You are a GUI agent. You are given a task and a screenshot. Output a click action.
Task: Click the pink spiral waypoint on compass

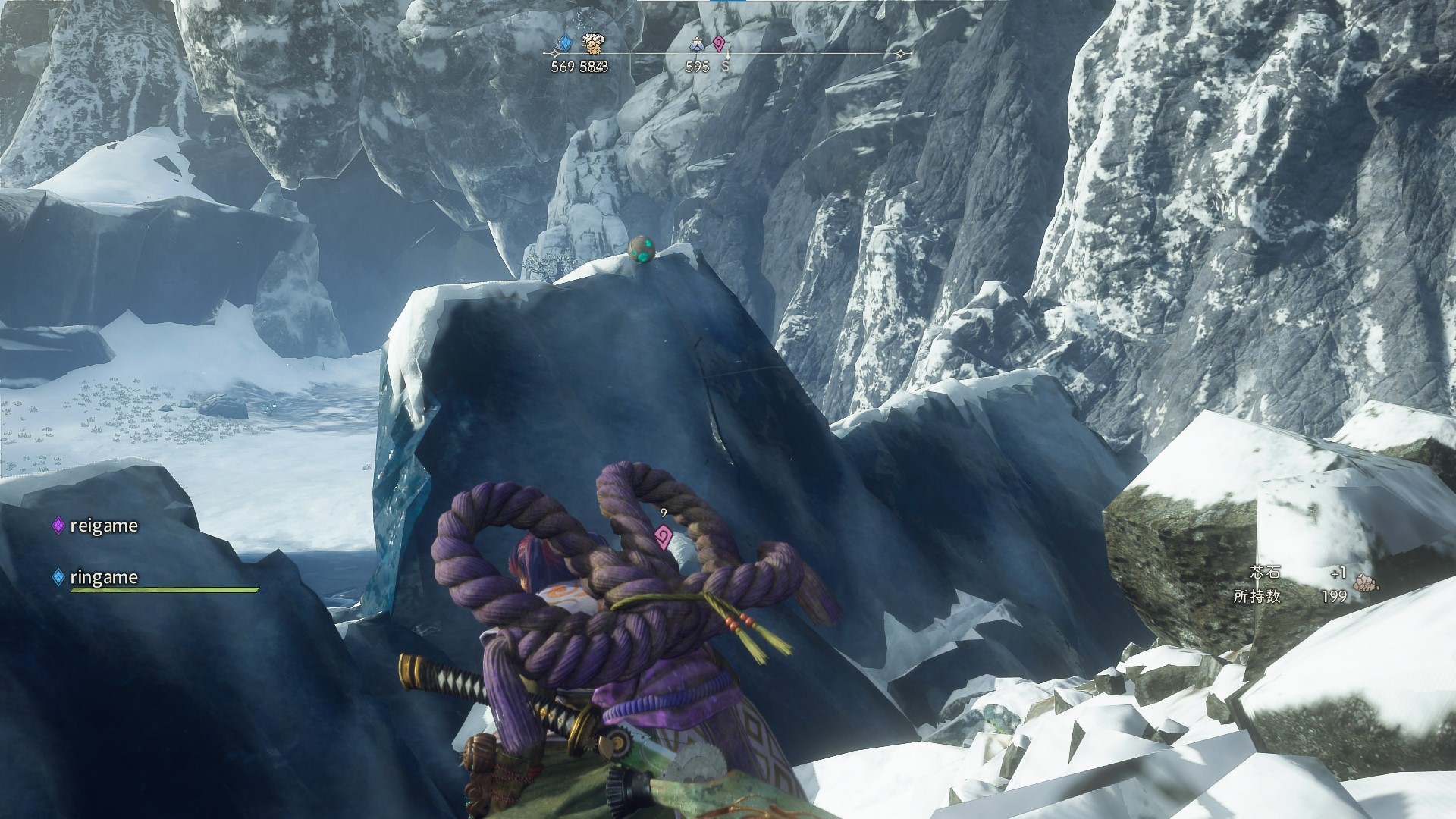click(x=718, y=43)
